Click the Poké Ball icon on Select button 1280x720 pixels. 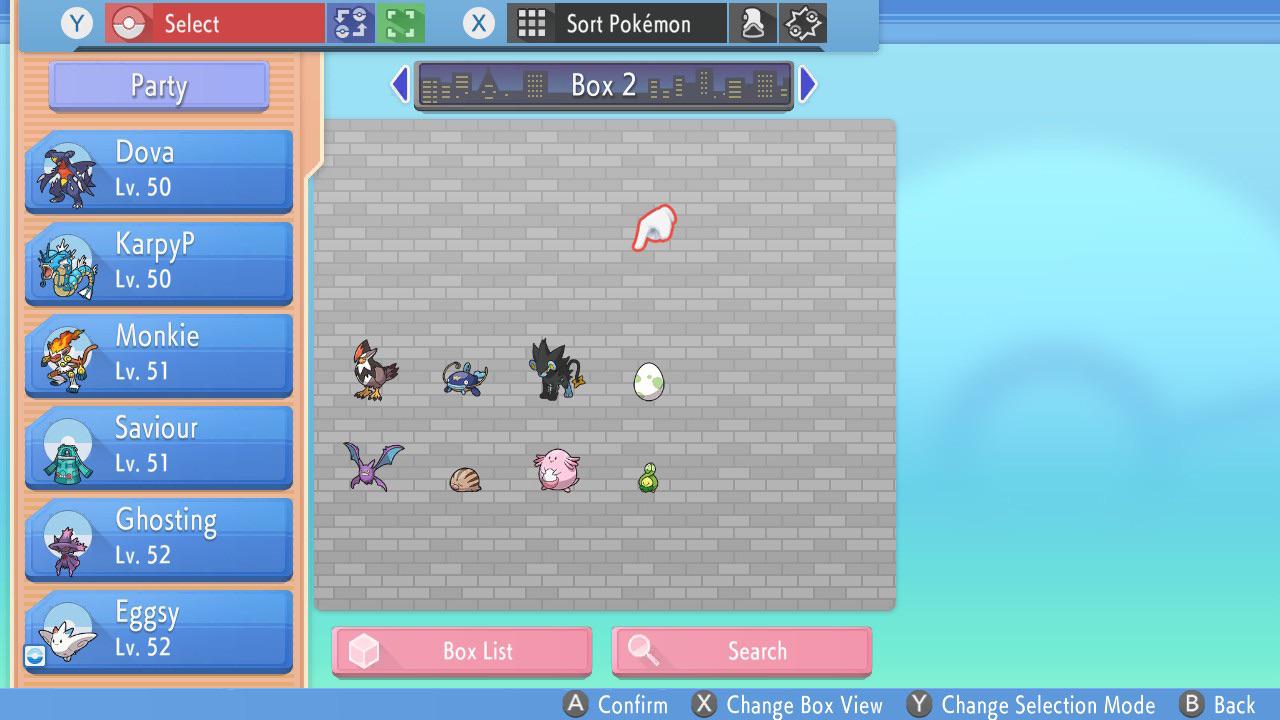tap(130, 22)
